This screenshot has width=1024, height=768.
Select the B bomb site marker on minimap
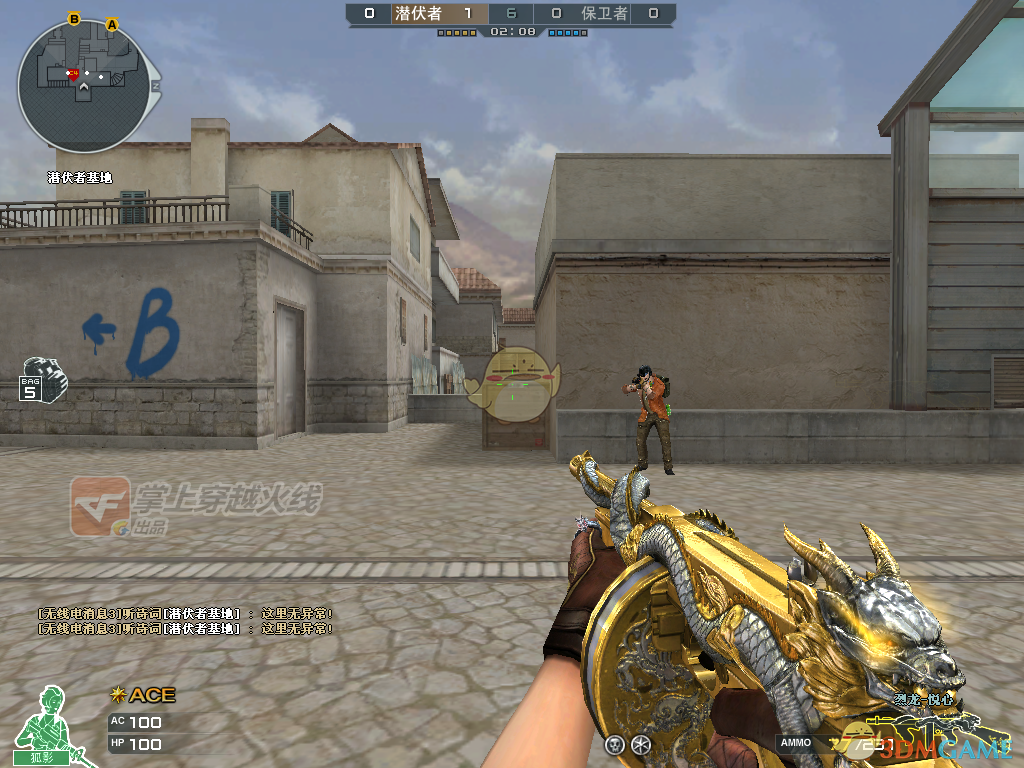[74, 18]
